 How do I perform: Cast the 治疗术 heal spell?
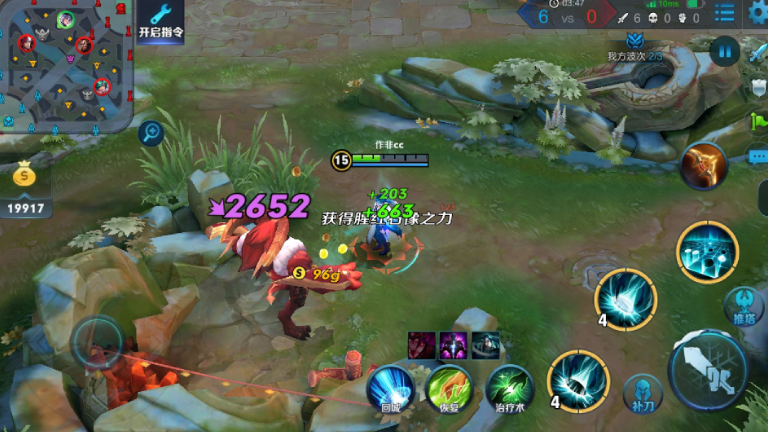click(x=509, y=386)
